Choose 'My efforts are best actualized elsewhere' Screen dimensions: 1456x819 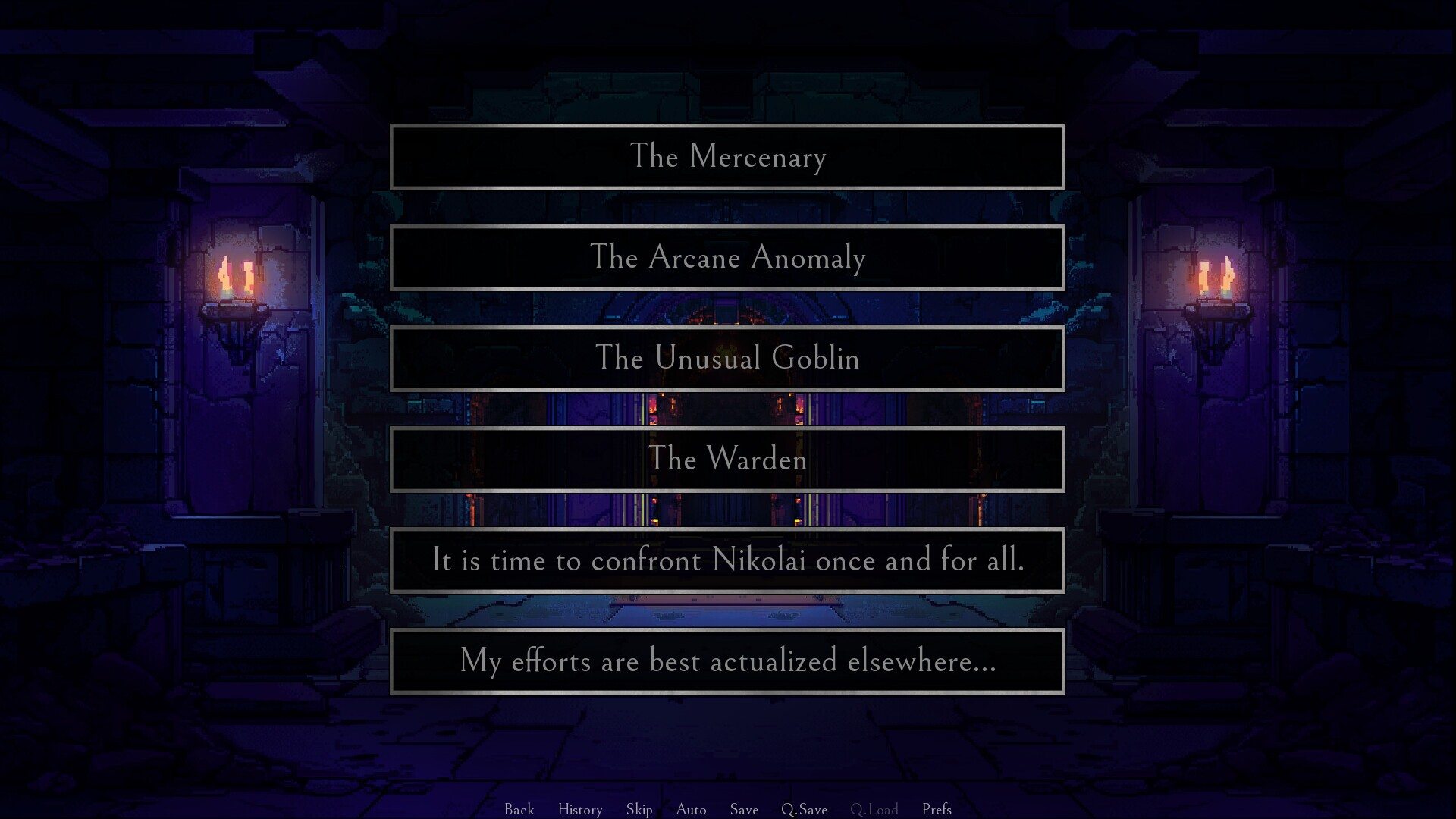[727, 661]
